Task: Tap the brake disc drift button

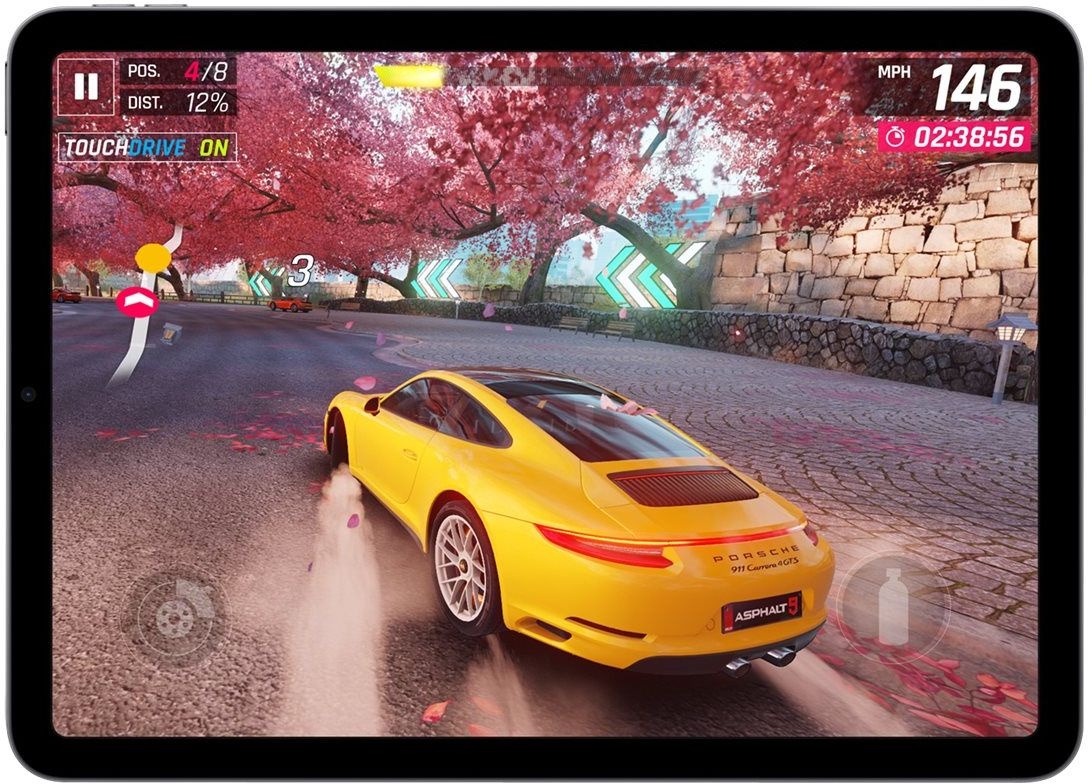Action: point(173,616)
